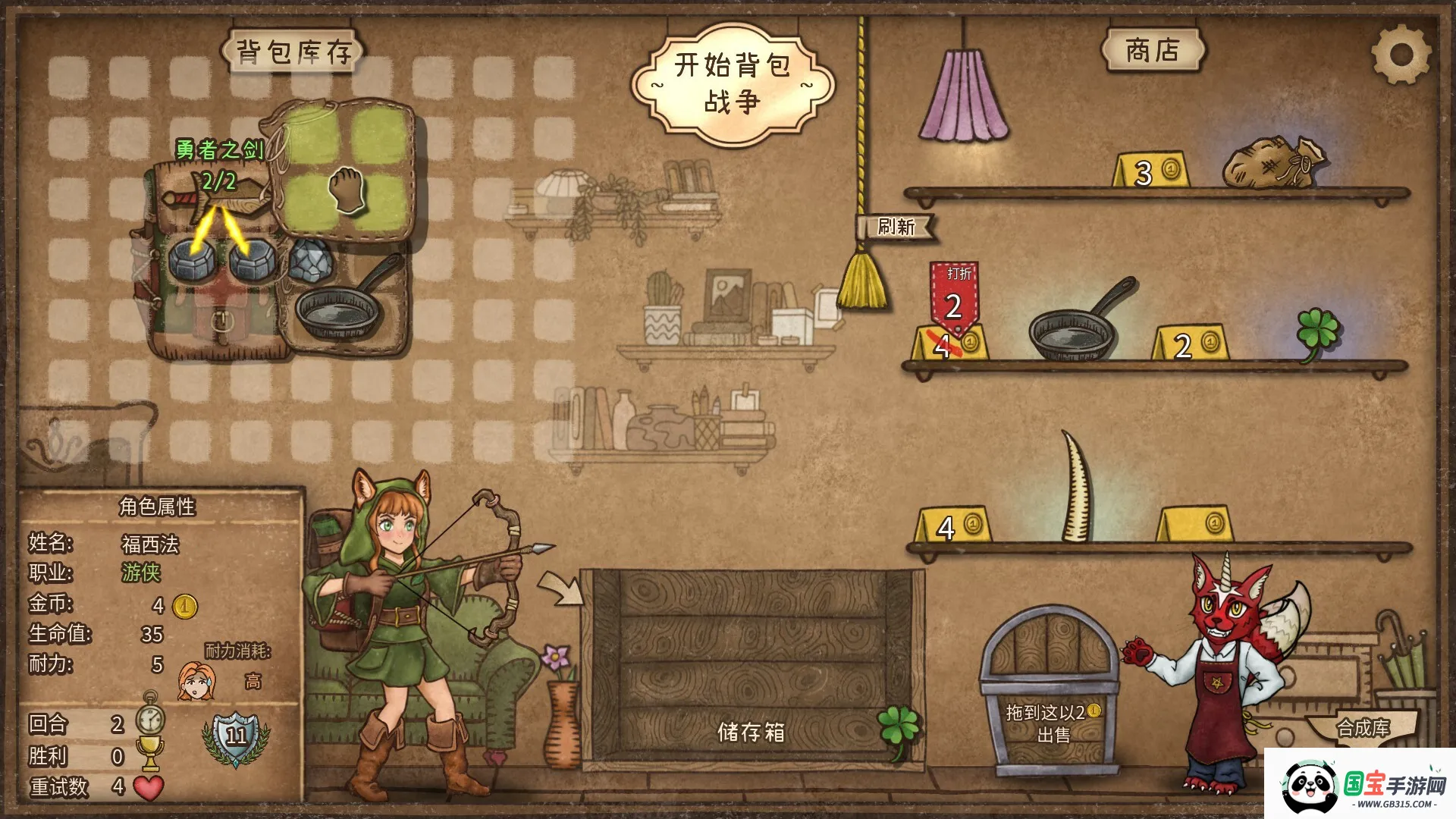
Task: Click the rank shield badge showing 11
Action: 236,736
